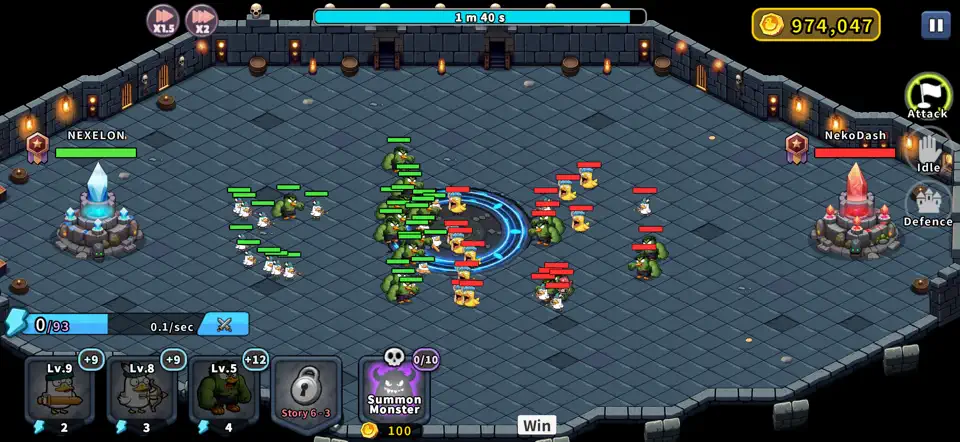This screenshot has width=960, height=442.
Task: Deploy the Lv.8 archer duck unit
Action: (142, 390)
